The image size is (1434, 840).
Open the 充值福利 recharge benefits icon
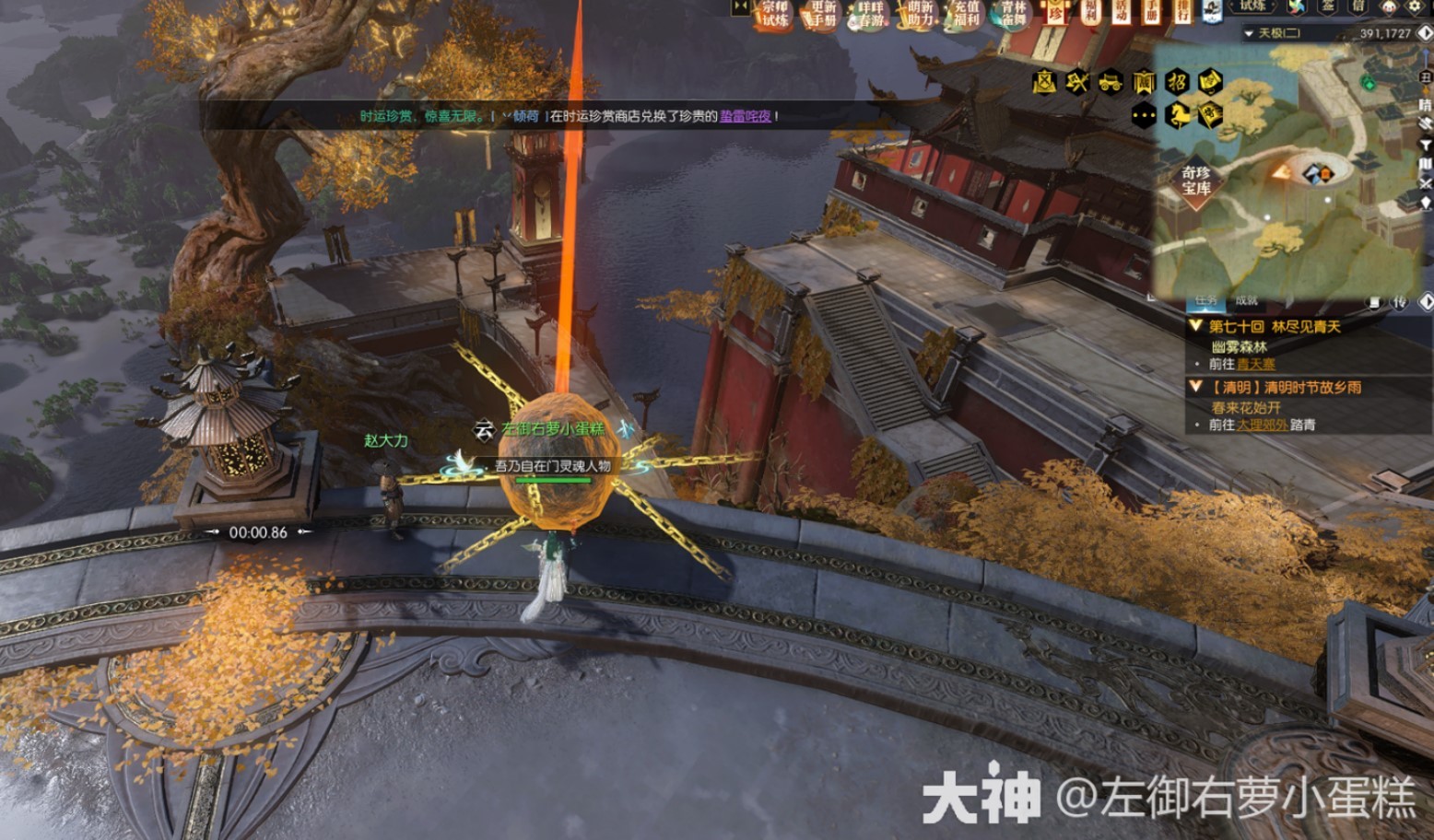coord(965,15)
